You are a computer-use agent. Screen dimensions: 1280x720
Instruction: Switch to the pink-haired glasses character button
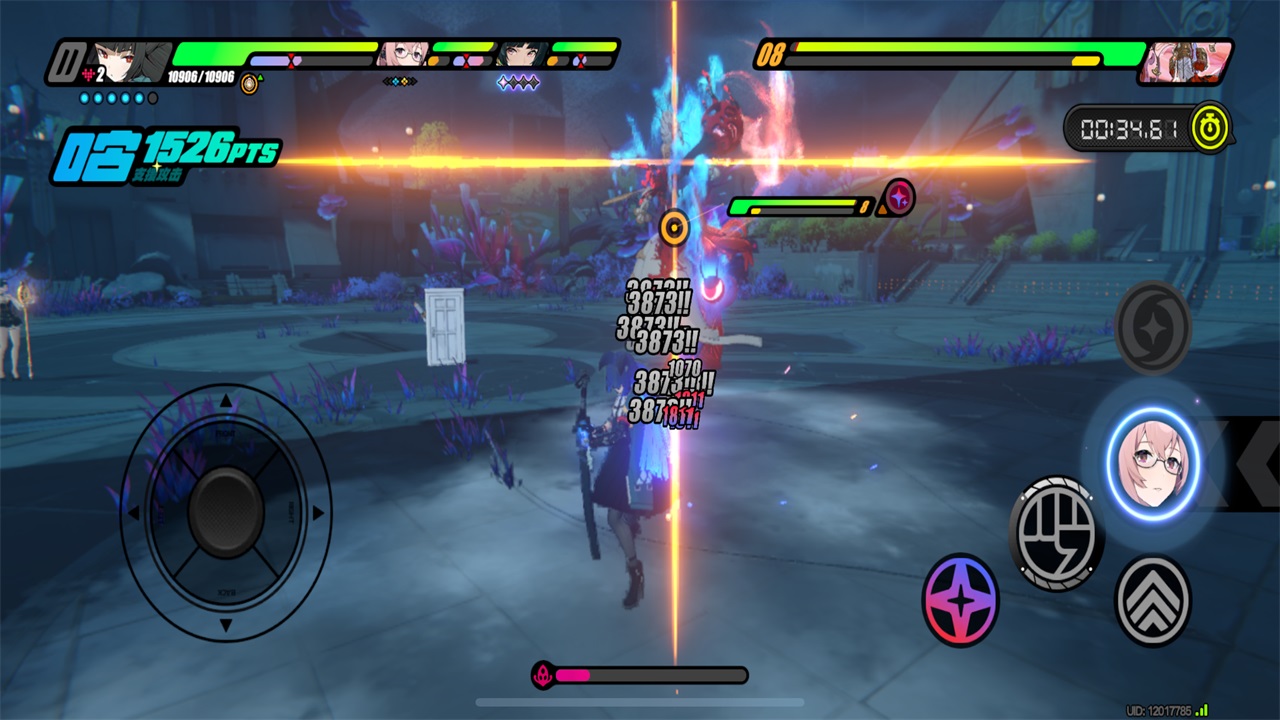point(1152,465)
